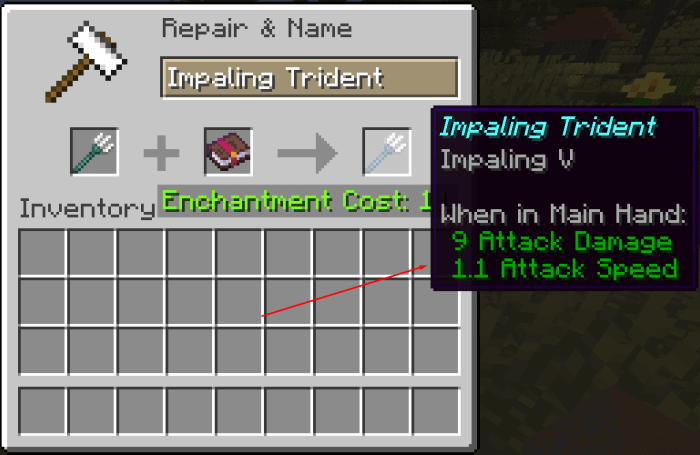The width and height of the screenshot is (700, 455).
Task: Click the Impaling Trident name field
Action: tap(308, 78)
